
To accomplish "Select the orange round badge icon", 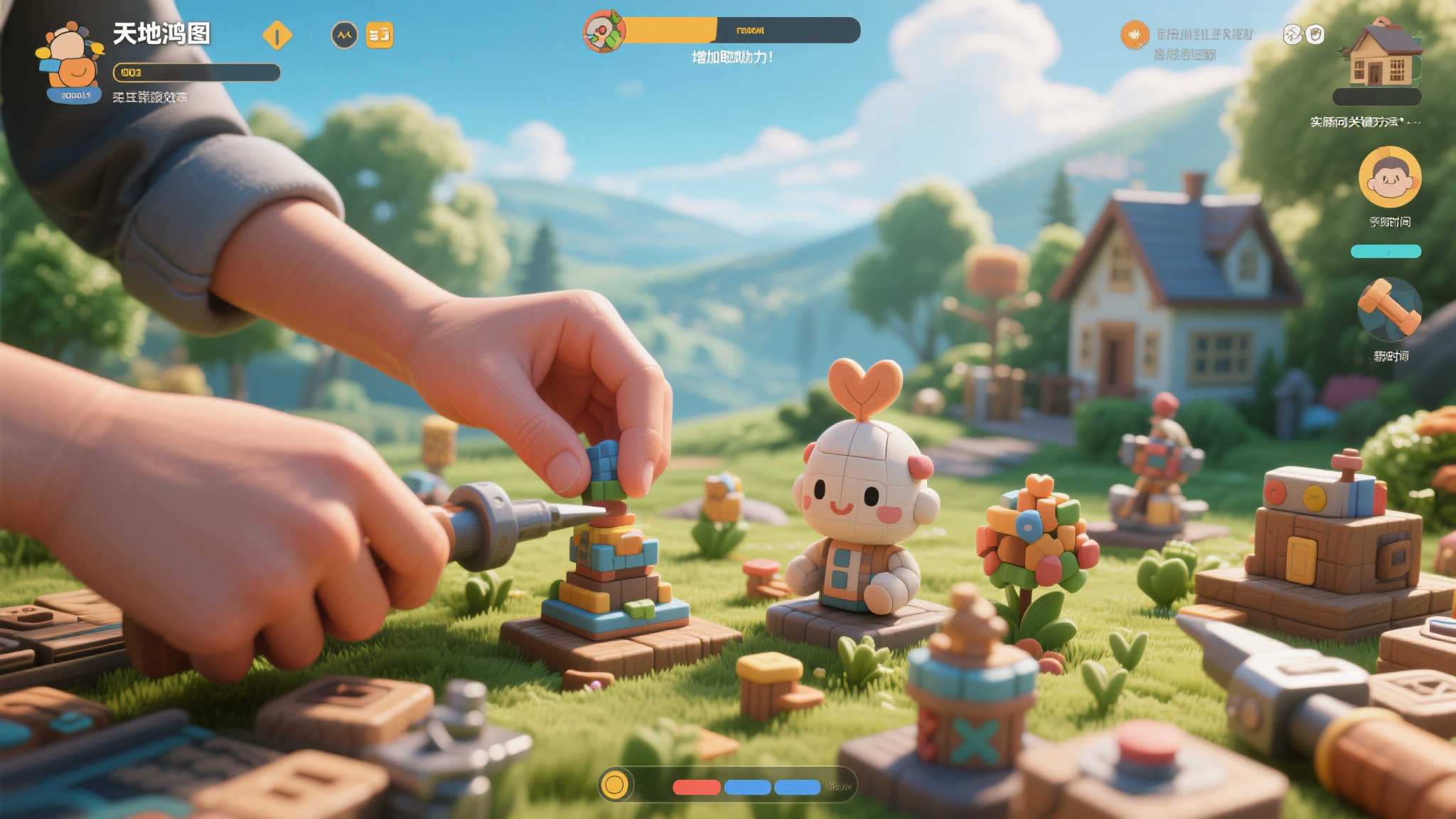I will [1135, 35].
